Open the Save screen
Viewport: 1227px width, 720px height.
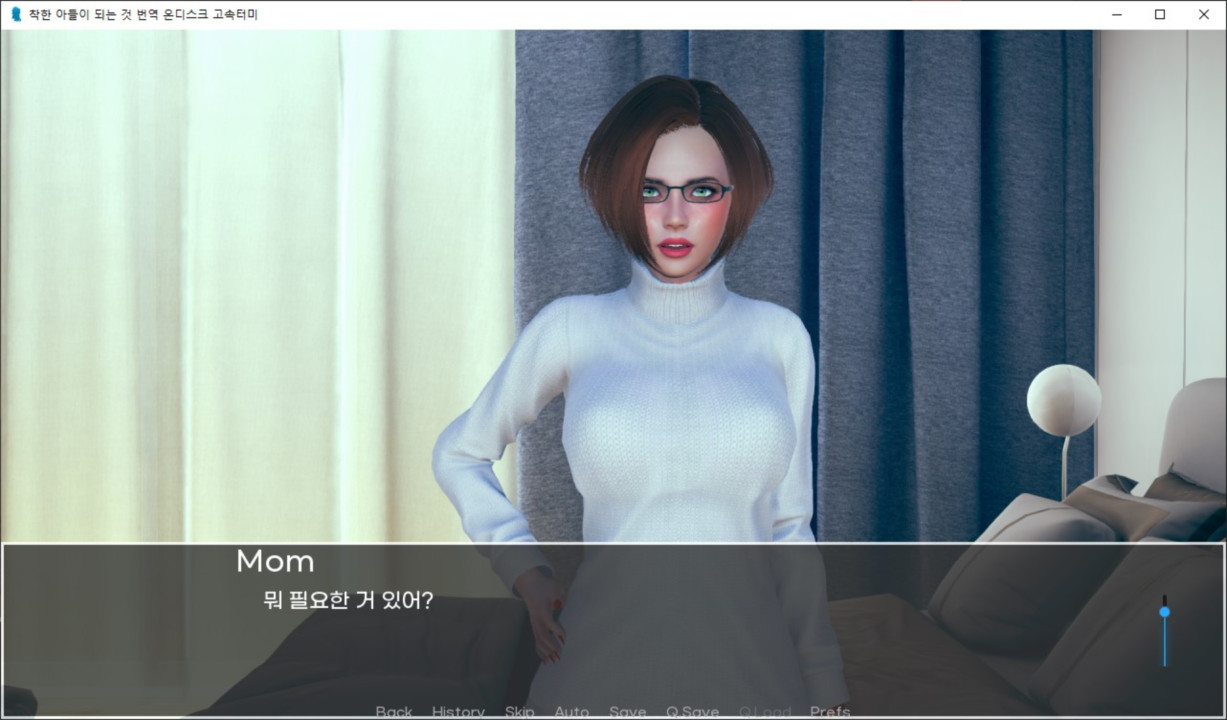pos(627,712)
